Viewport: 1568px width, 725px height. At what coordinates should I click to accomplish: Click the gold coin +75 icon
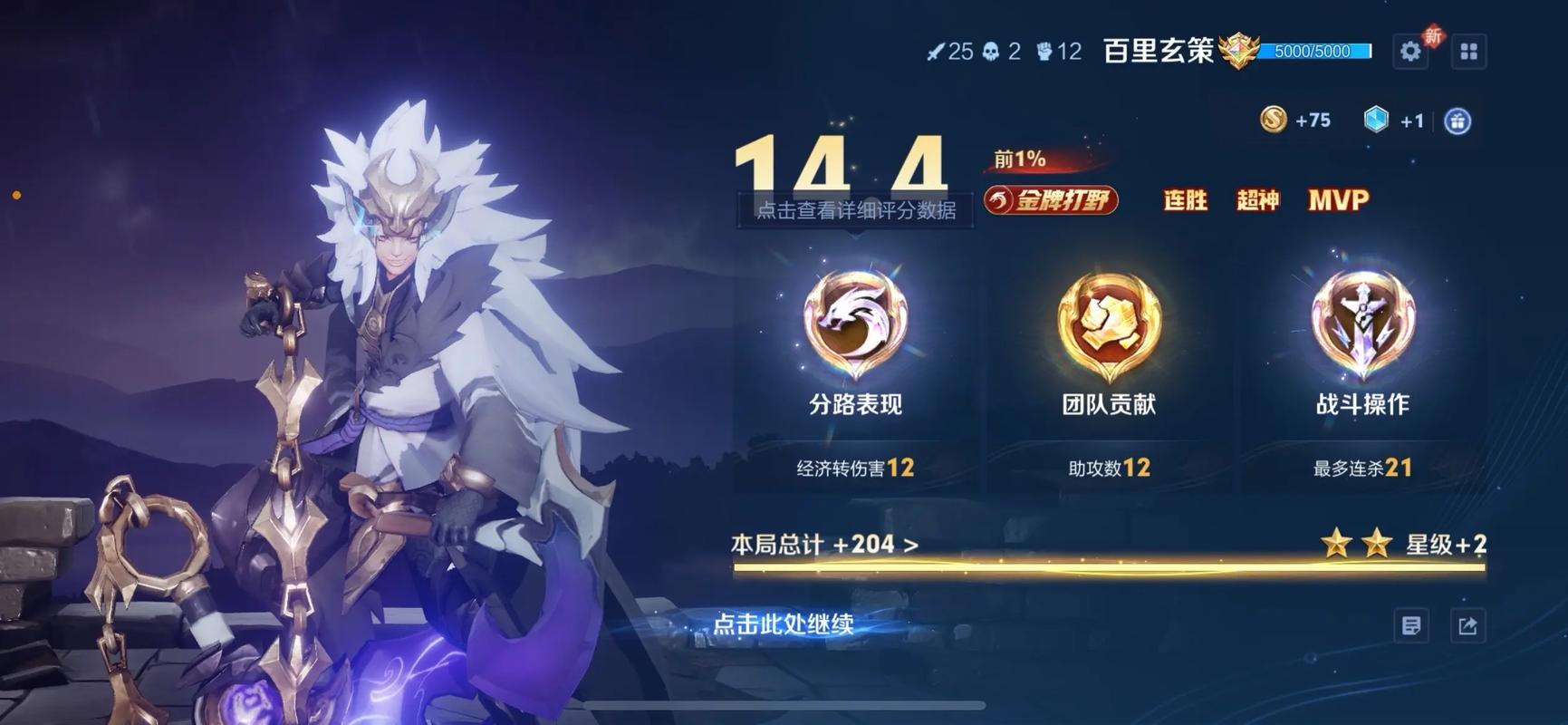click(1275, 118)
